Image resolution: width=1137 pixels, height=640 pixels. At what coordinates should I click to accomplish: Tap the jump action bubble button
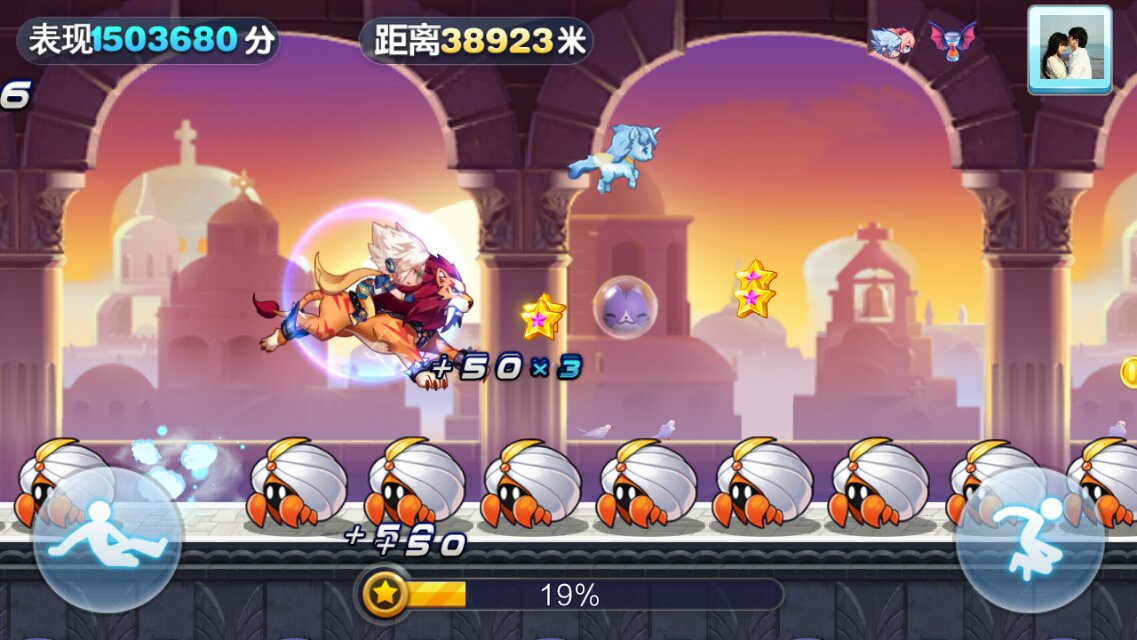[x=1030, y=540]
